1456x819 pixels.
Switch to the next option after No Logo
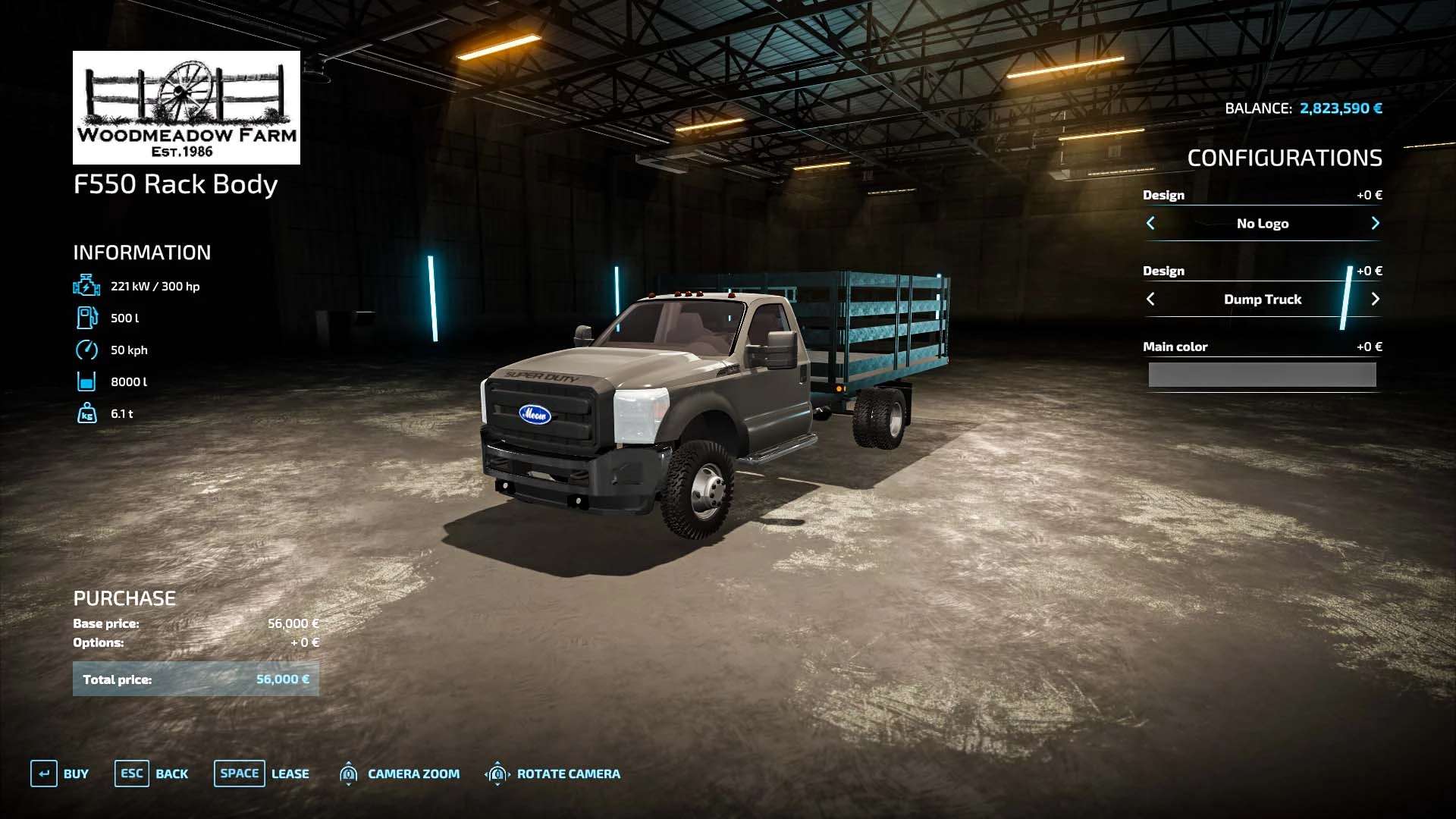(1375, 223)
